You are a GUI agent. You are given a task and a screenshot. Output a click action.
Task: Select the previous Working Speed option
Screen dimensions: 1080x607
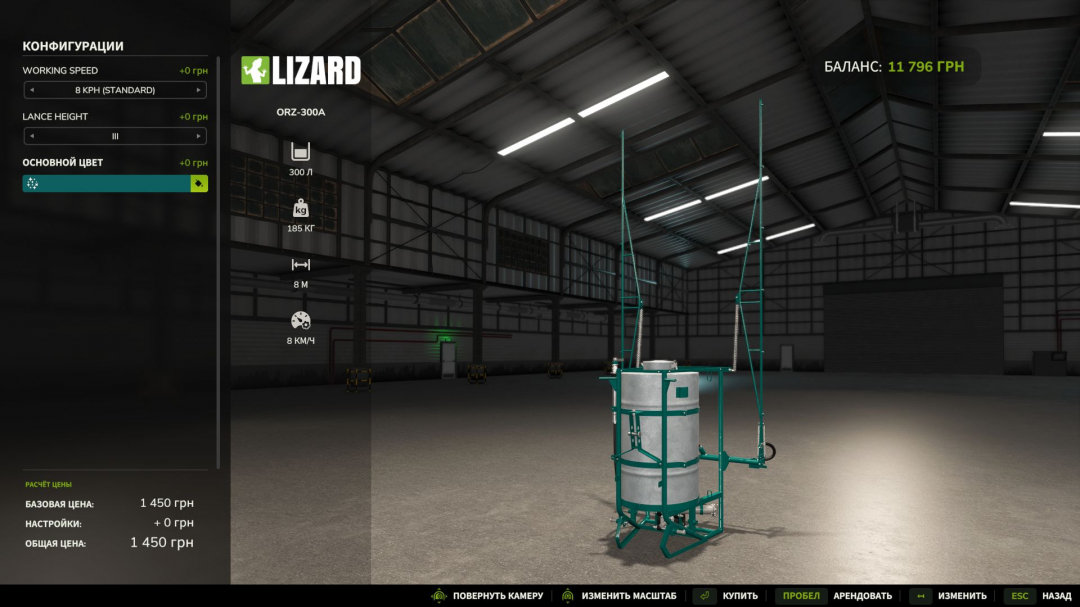(x=31, y=90)
